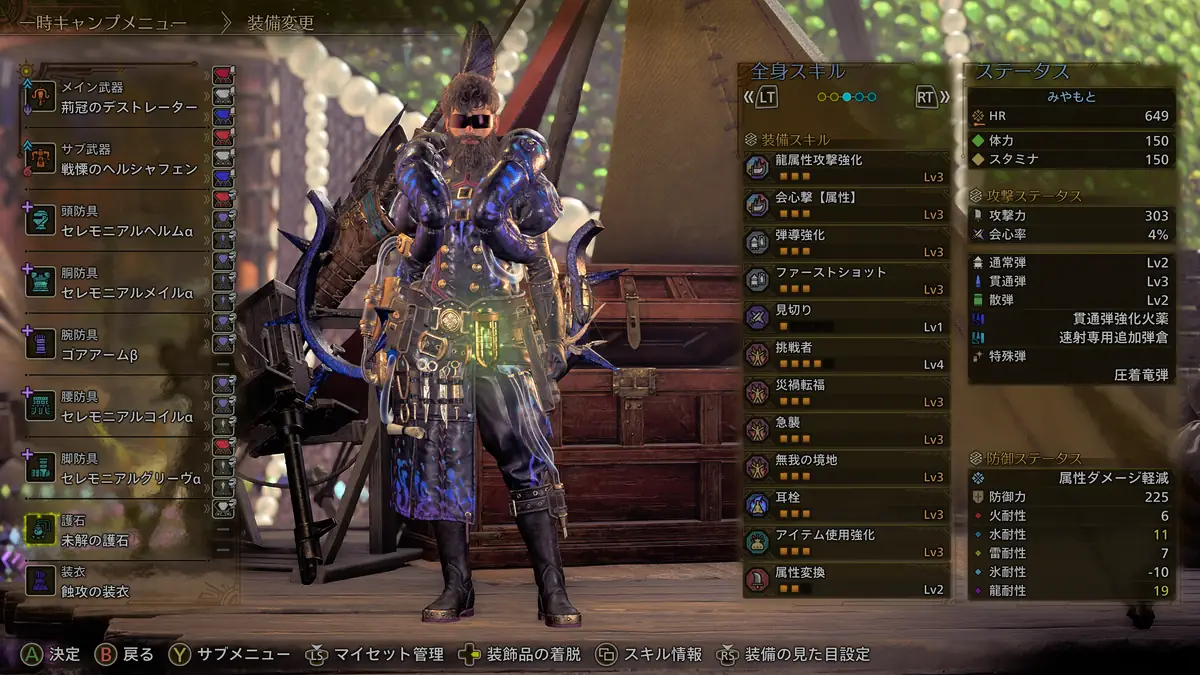Select the 弾導強化 skill row

point(846,242)
